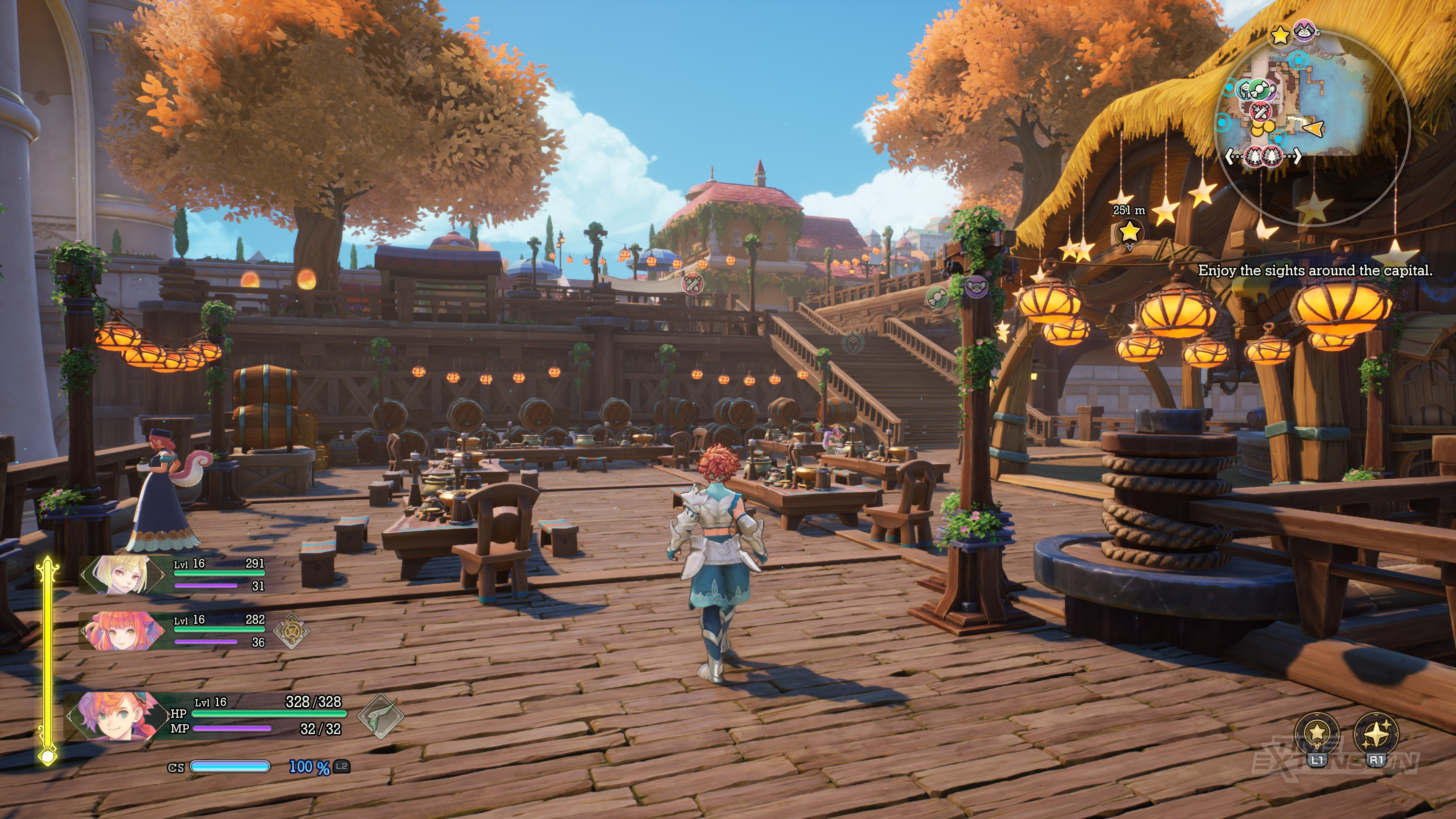Click the crossed swords marker on the minimap
Image resolution: width=1456 pixels, height=819 pixels.
1260,111
